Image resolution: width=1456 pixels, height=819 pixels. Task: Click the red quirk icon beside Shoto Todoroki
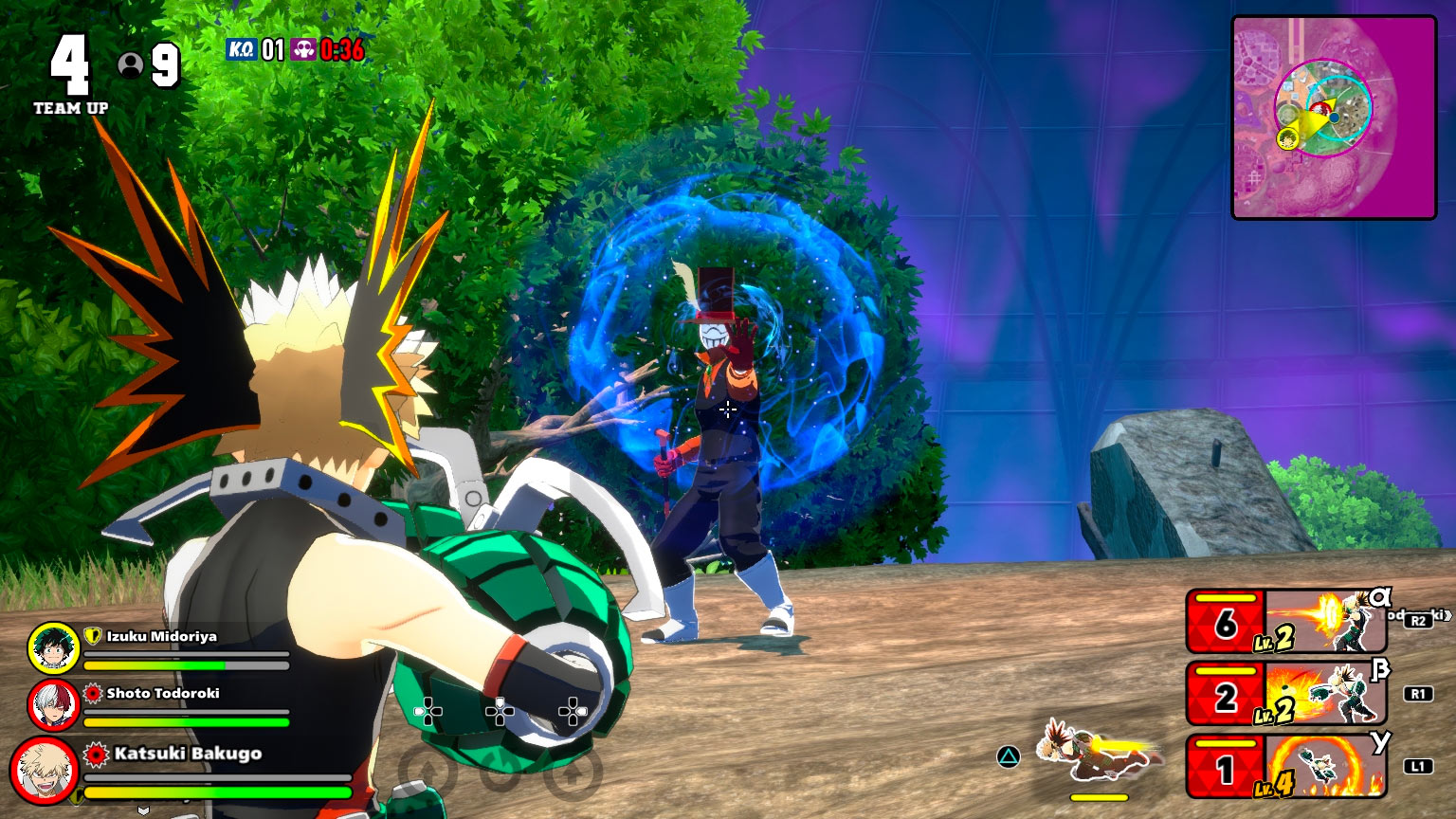click(92, 695)
